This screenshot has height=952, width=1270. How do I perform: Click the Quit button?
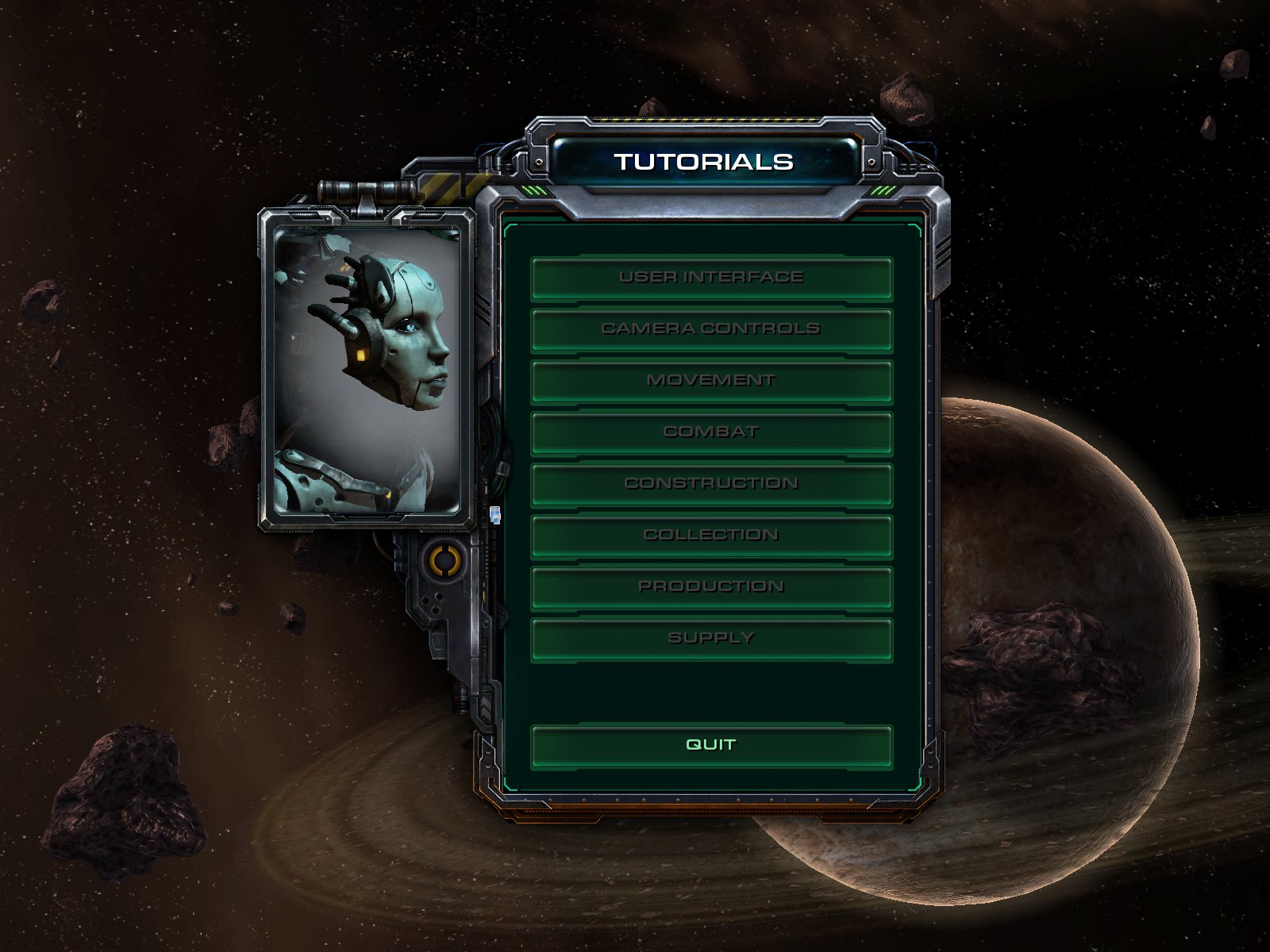[711, 745]
